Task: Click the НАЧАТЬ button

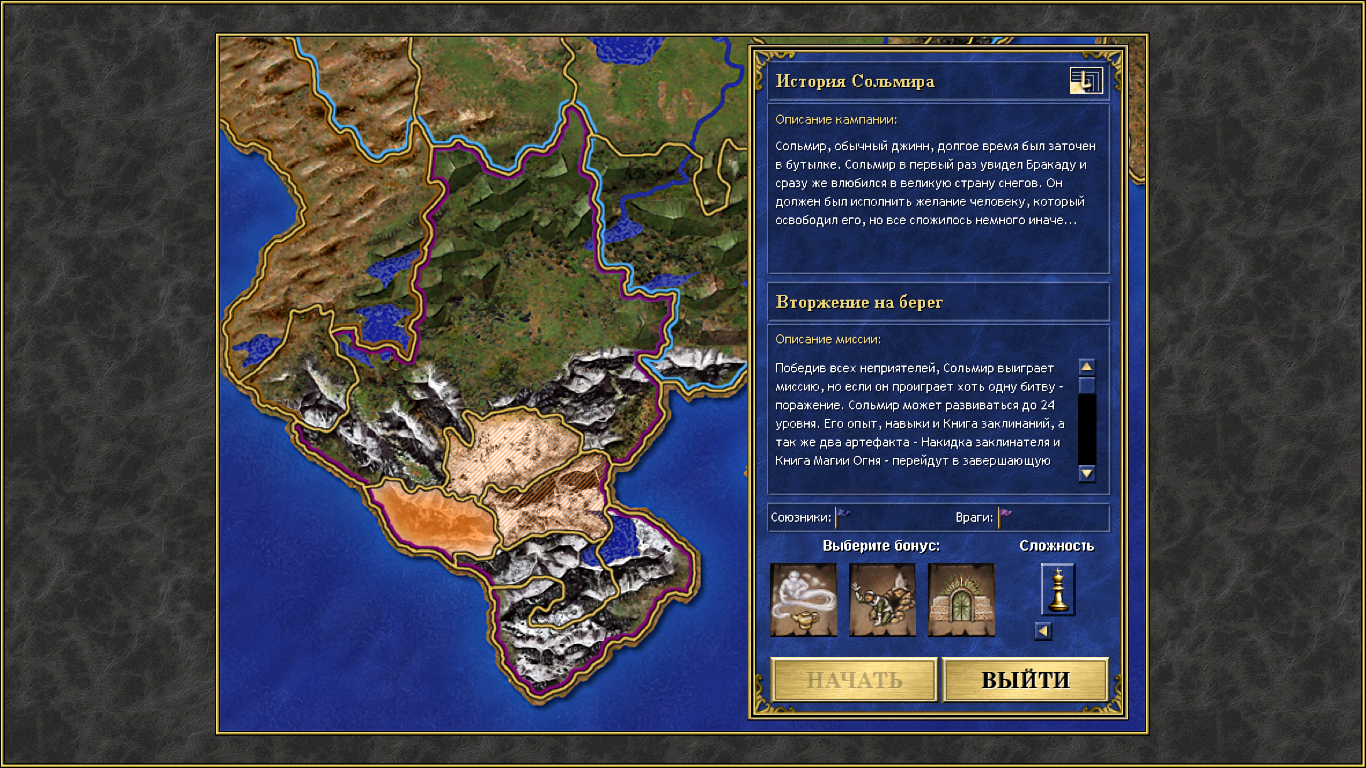Action: click(854, 680)
